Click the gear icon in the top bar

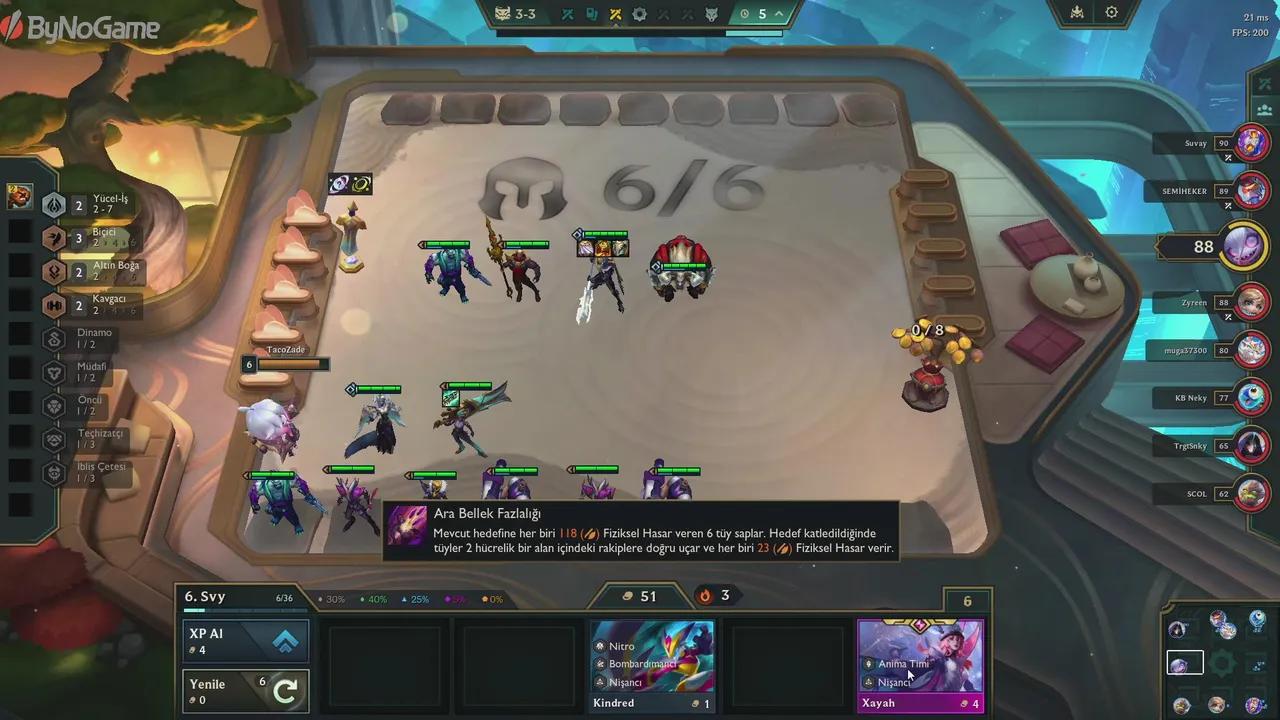point(639,14)
